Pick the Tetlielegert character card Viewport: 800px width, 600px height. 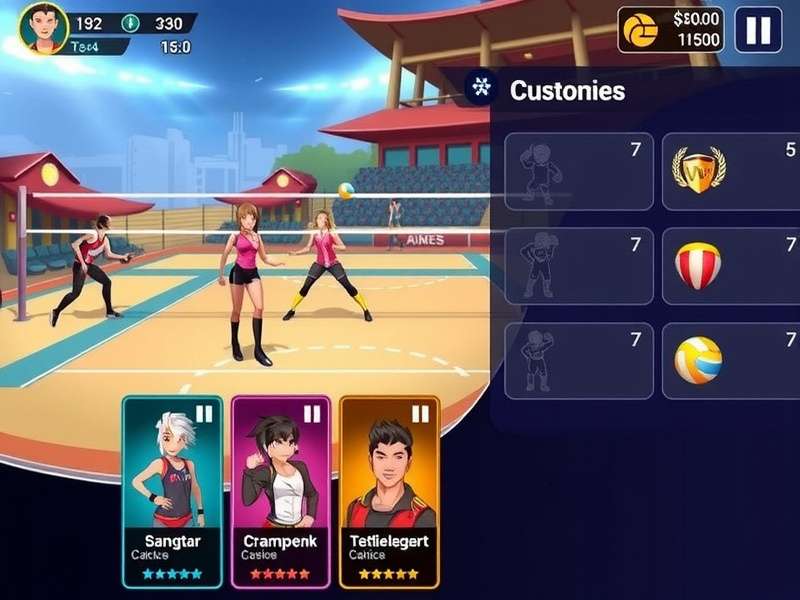389,490
